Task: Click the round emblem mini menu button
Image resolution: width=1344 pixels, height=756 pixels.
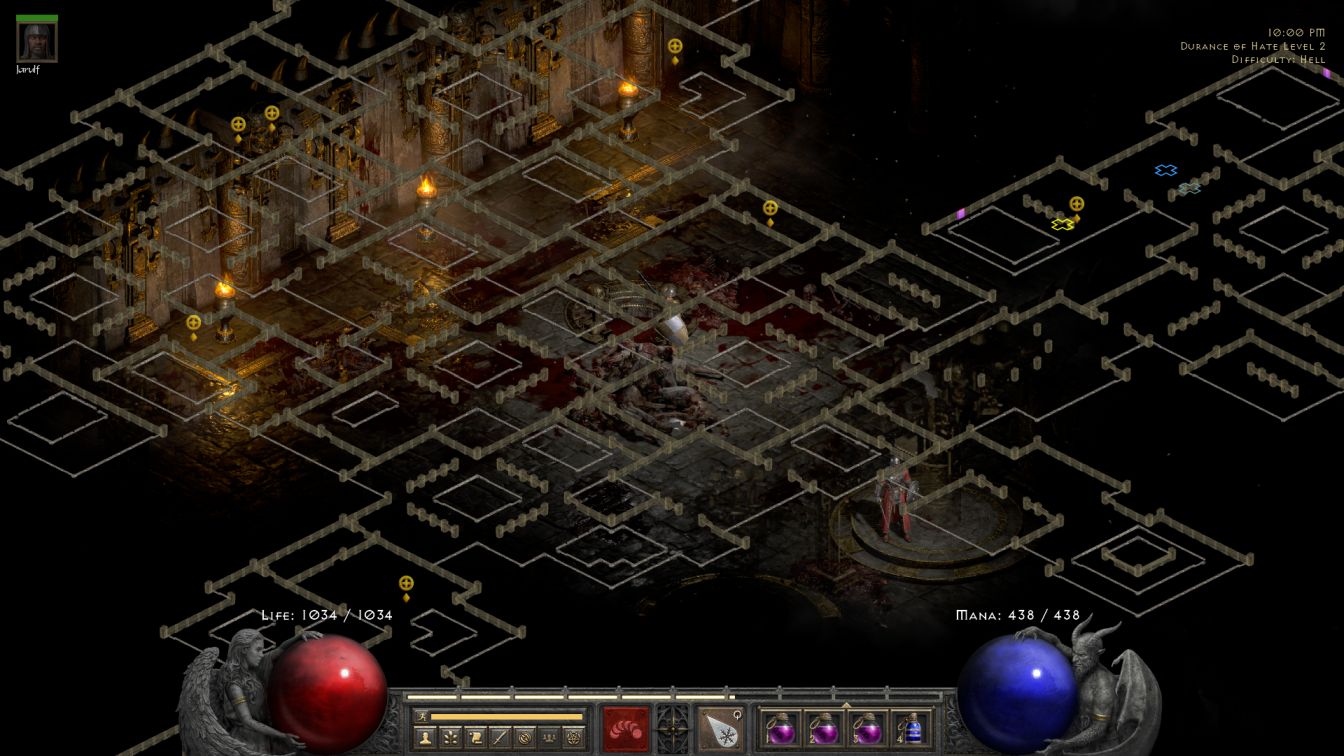Action: point(523,737)
